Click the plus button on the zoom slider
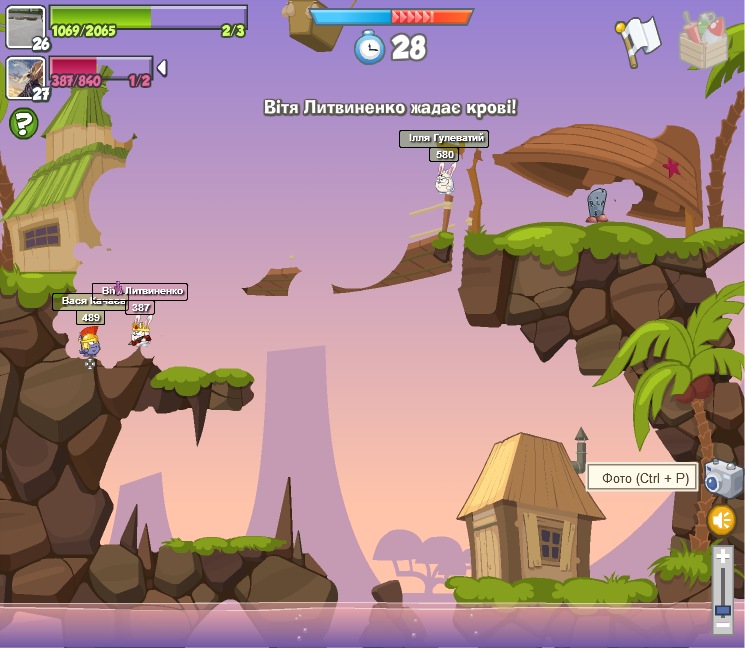 [x=722, y=558]
